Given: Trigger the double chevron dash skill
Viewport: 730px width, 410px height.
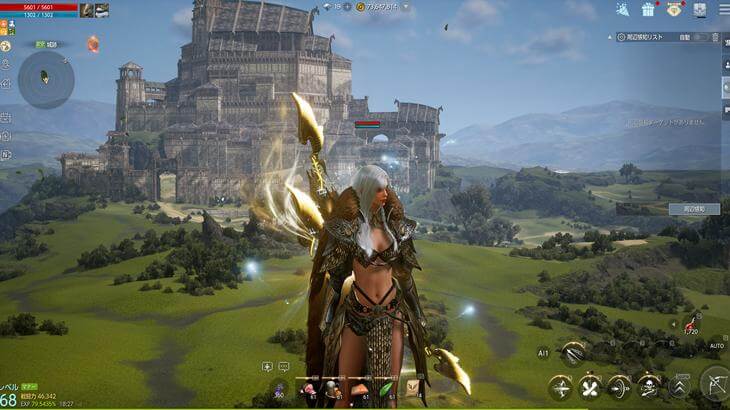Looking at the screenshot, I should click(679, 387).
